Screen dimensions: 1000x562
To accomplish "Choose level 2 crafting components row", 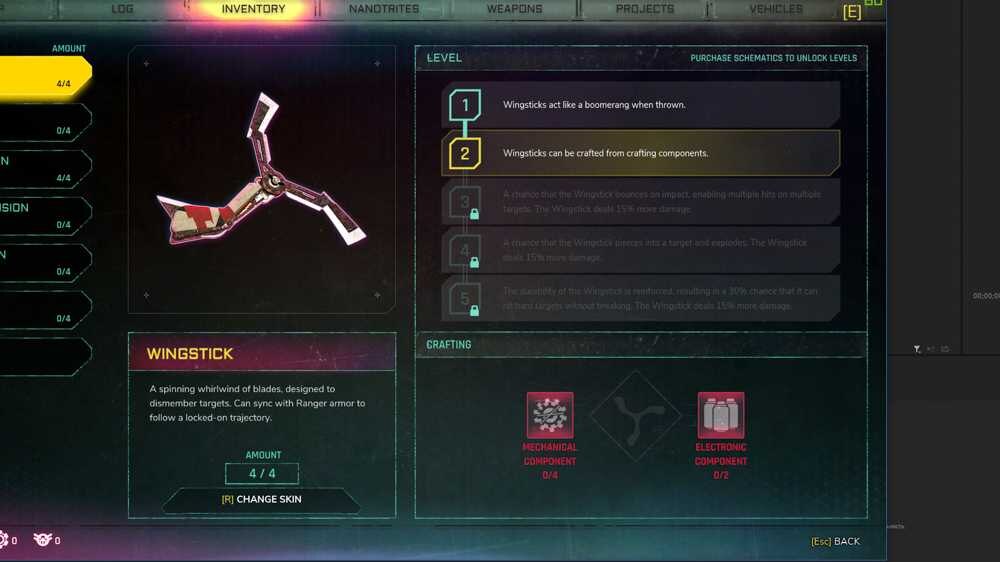I will [x=640, y=153].
